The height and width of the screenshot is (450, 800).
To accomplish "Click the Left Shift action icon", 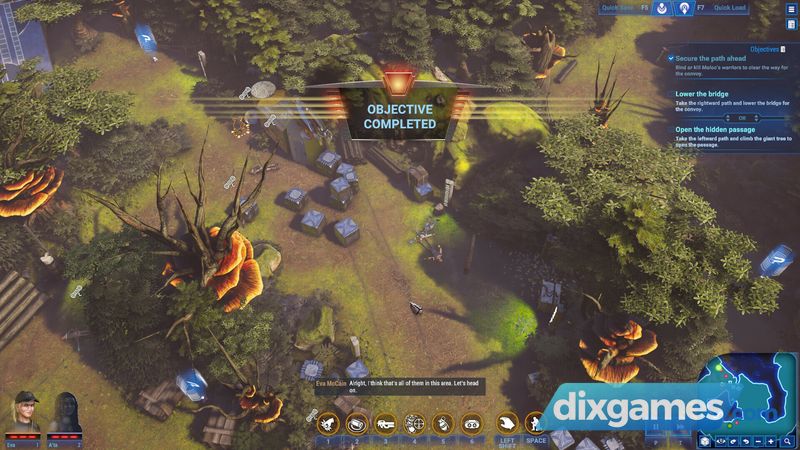I will point(508,424).
